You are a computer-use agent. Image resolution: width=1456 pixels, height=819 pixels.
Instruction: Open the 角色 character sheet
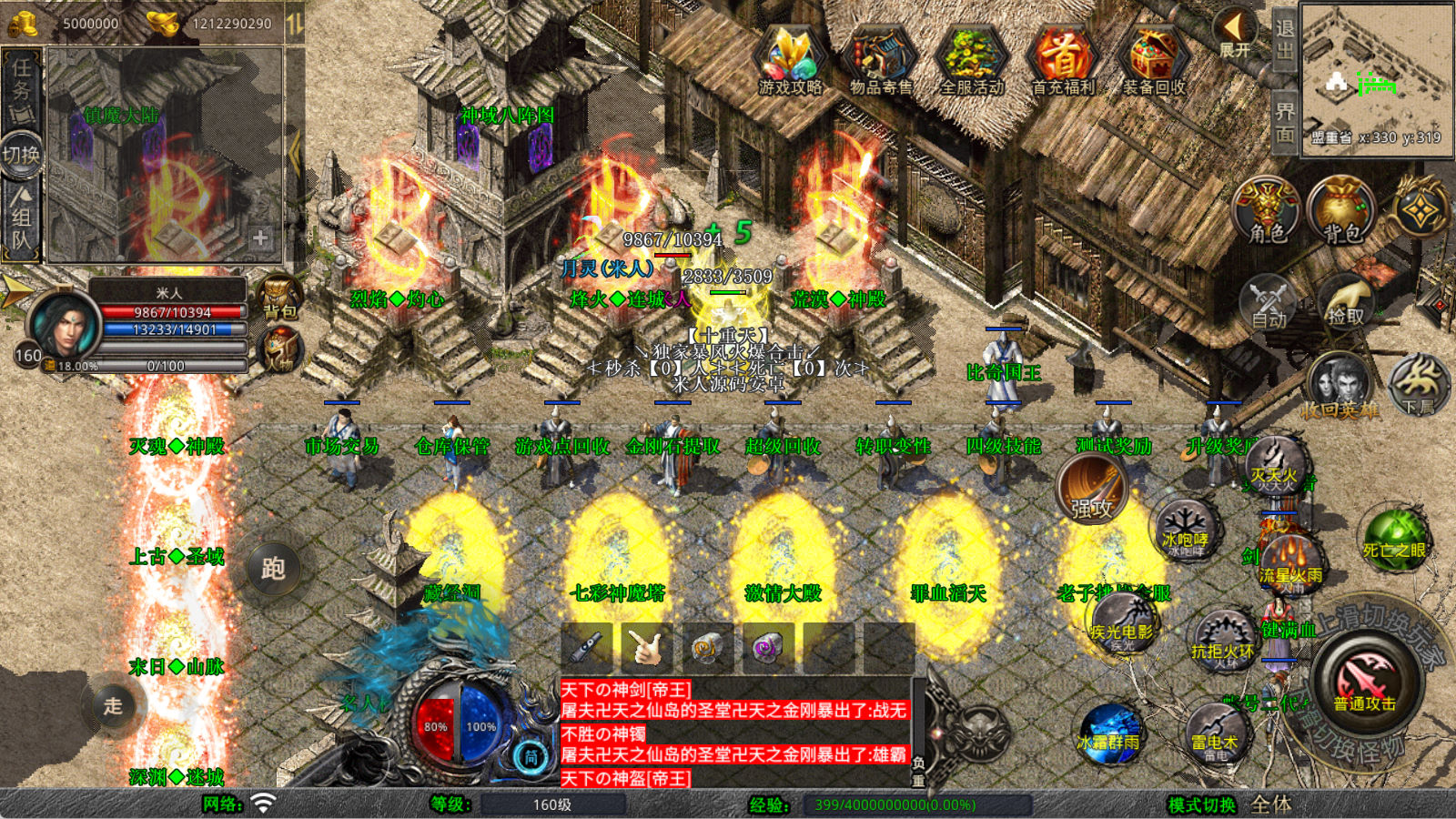[1267, 211]
